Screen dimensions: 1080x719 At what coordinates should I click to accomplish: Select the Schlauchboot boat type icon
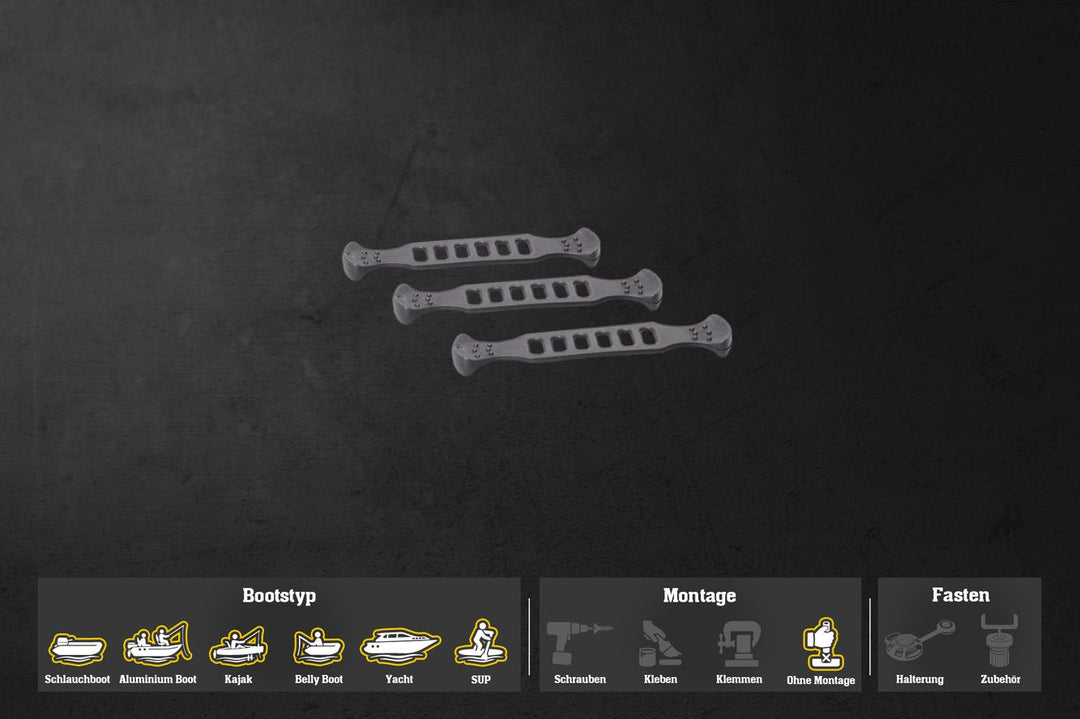(77, 648)
